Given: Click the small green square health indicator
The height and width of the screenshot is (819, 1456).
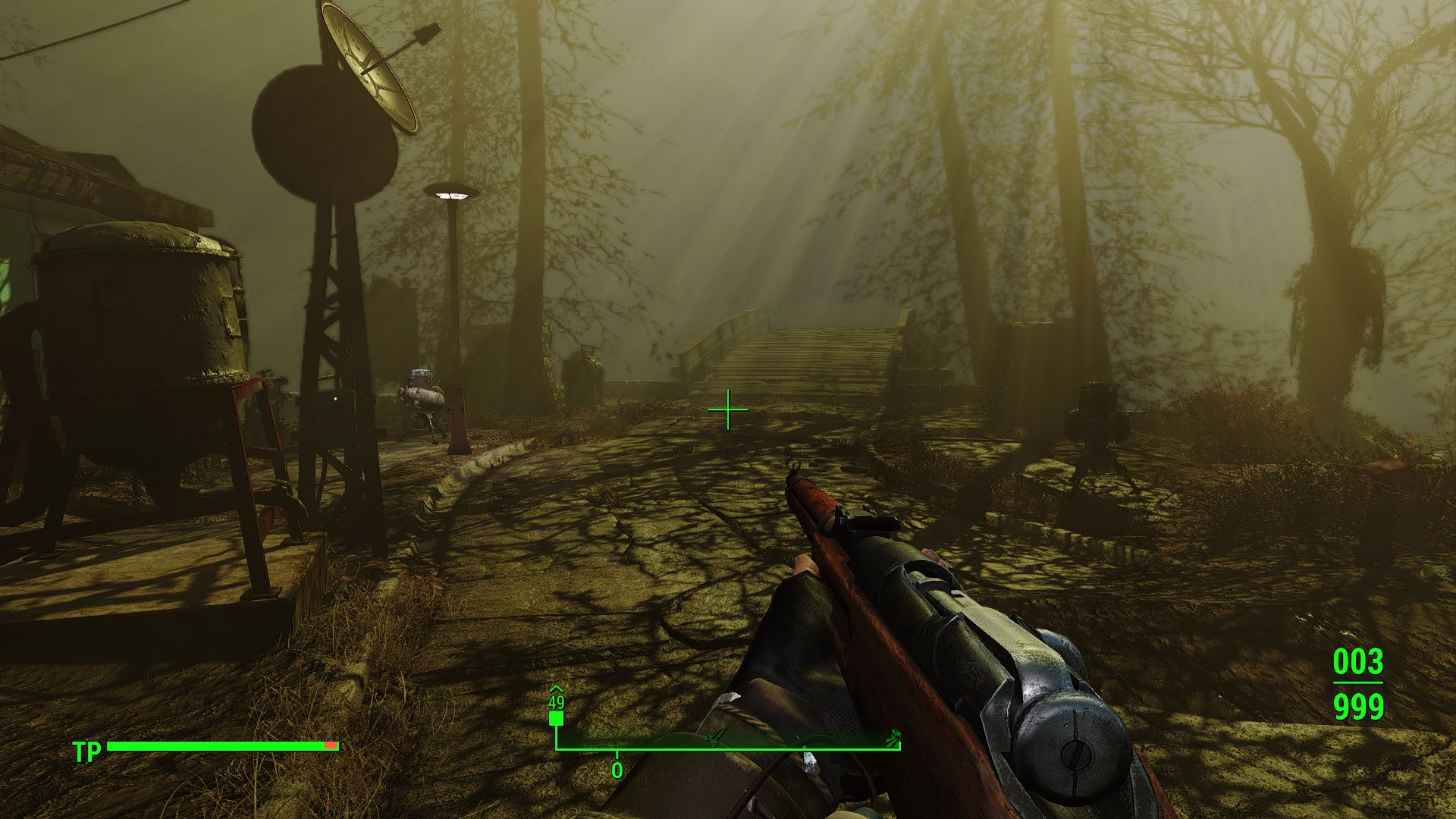Looking at the screenshot, I should pos(556,718).
